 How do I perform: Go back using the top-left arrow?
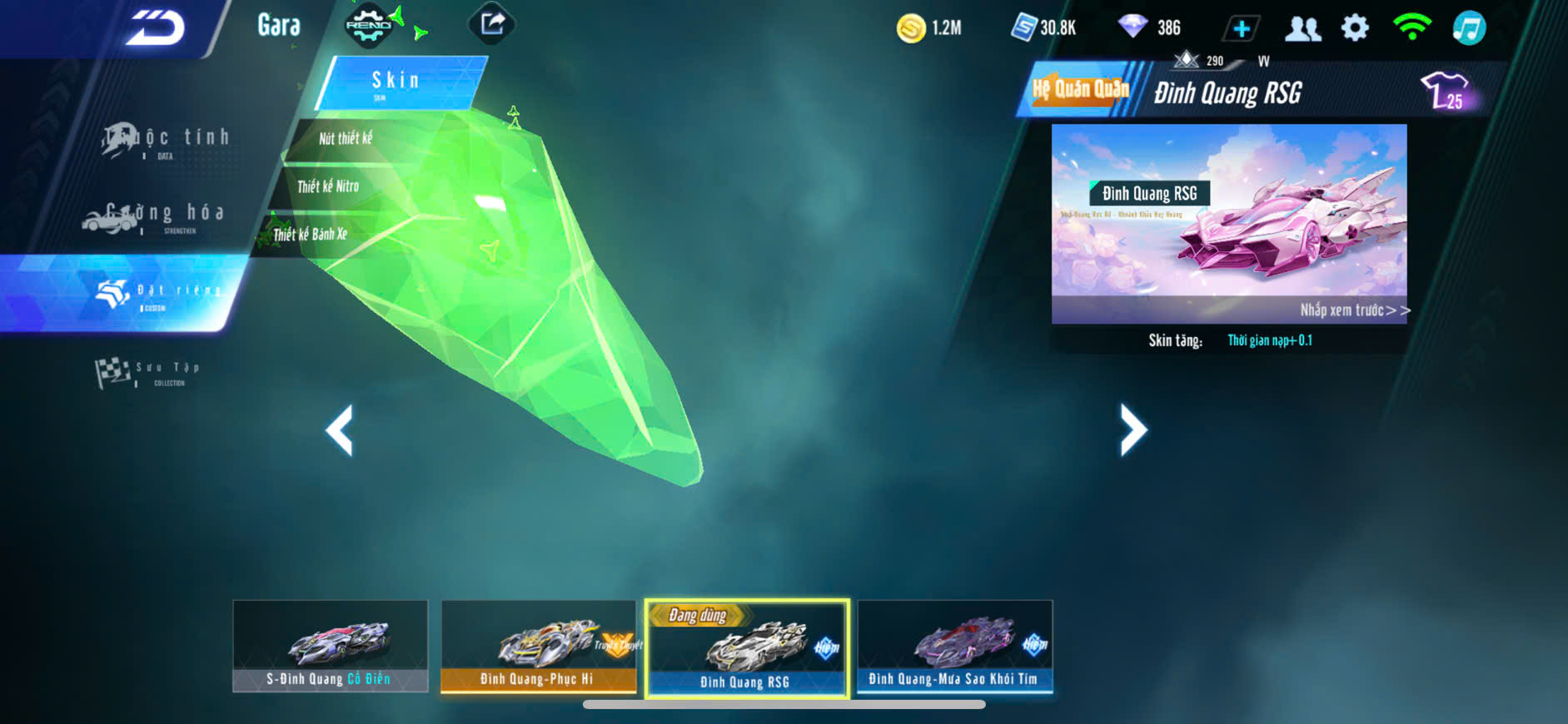coord(156,27)
